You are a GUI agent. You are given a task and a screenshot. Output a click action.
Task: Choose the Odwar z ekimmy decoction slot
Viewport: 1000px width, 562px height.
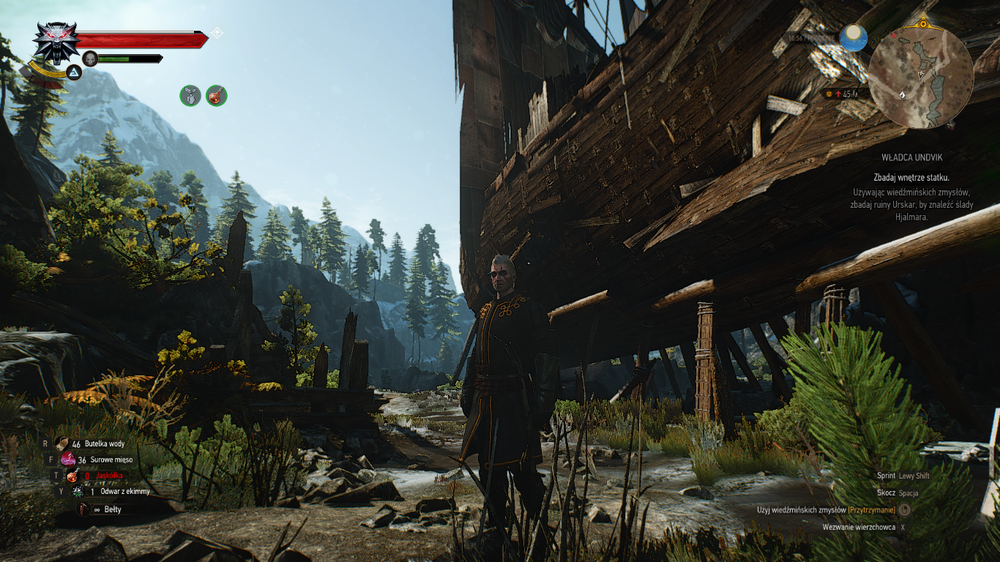77,492
